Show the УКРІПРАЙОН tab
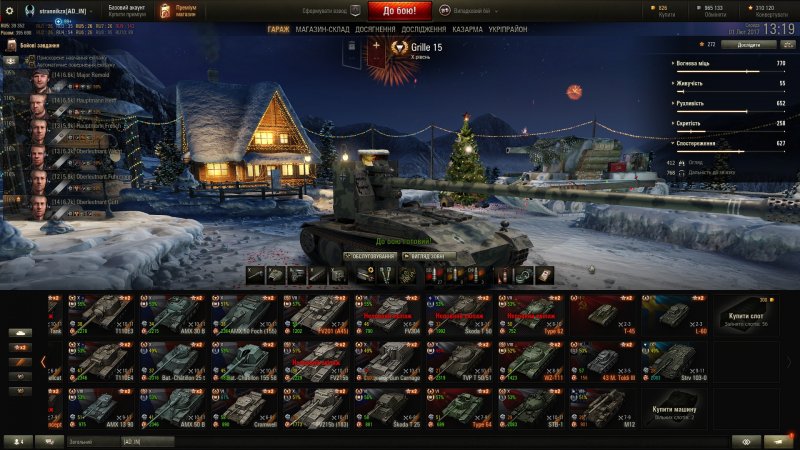Viewport: 800px width, 450px height. pos(511,30)
